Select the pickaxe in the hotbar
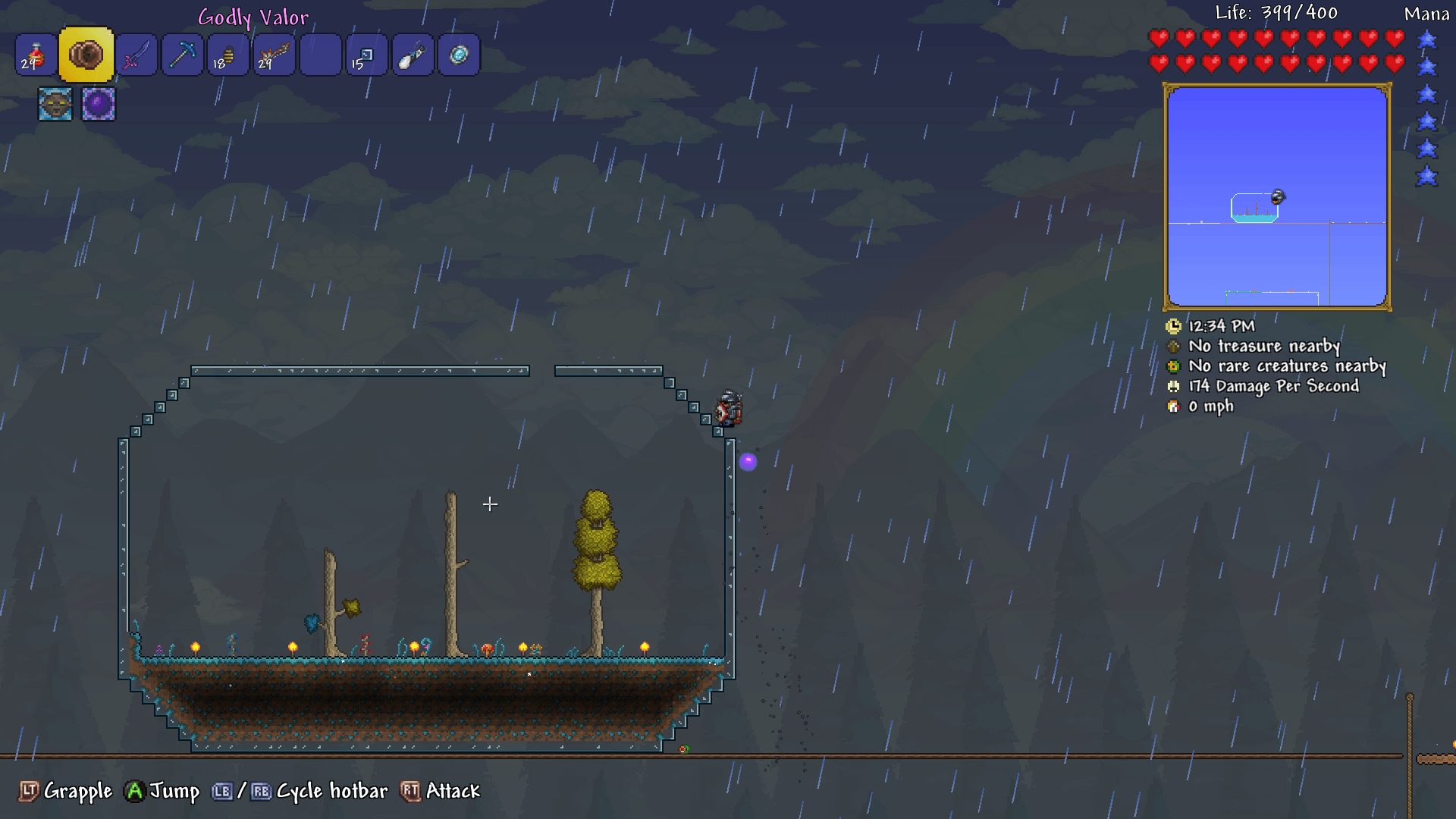The height and width of the screenshot is (819, 1456). [x=182, y=55]
